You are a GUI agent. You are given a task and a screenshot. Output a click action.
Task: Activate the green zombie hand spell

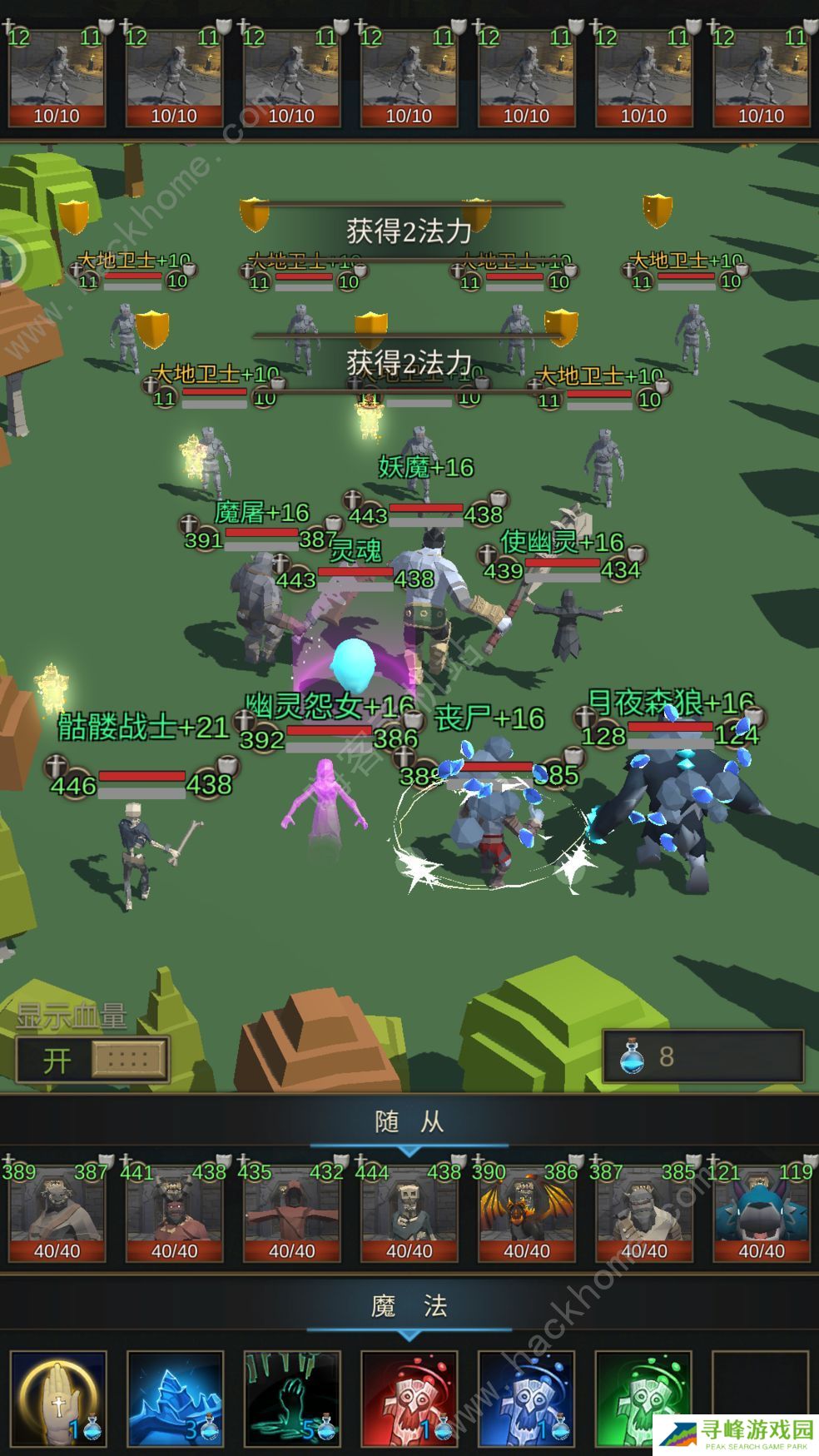(x=292, y=1398)
